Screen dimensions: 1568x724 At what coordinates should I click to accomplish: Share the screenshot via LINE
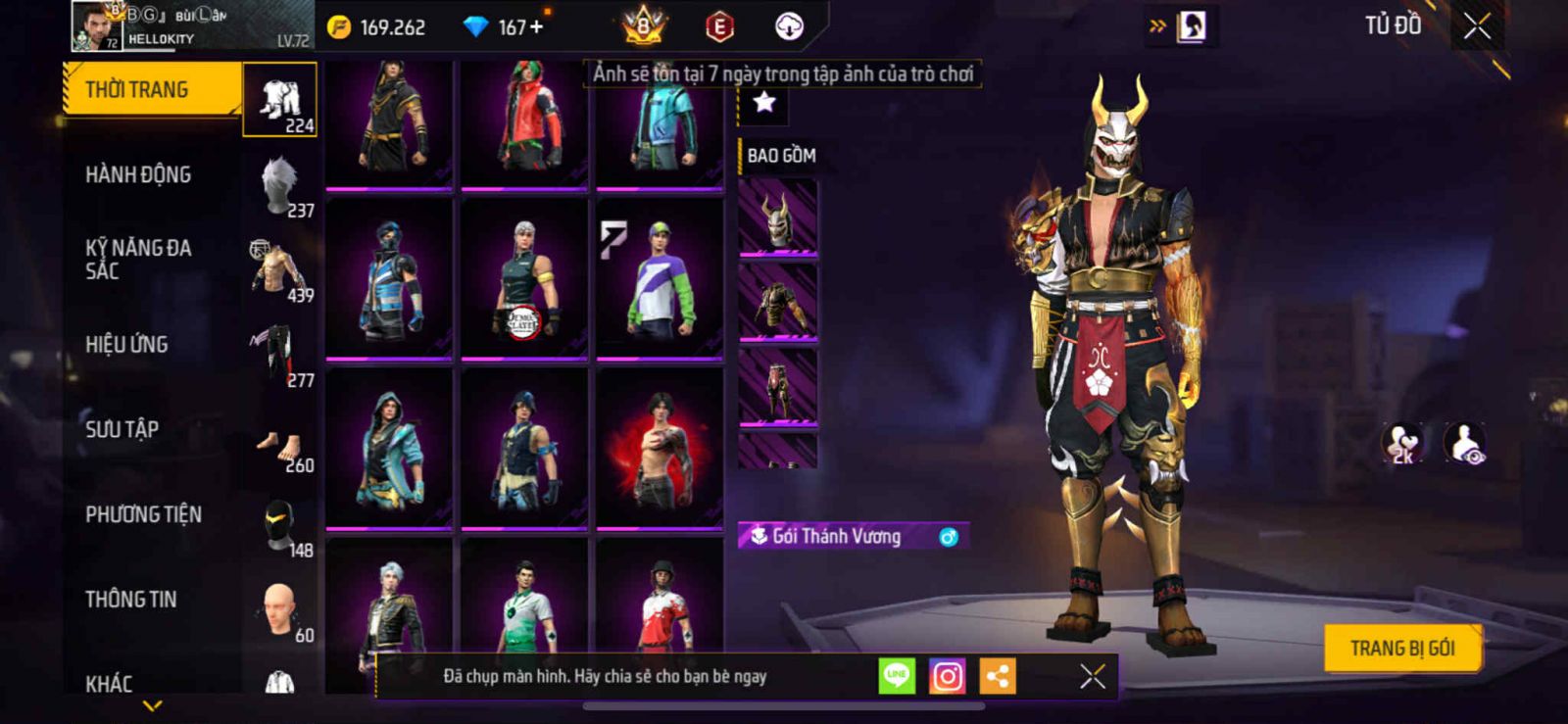click(x=896, y=676)
